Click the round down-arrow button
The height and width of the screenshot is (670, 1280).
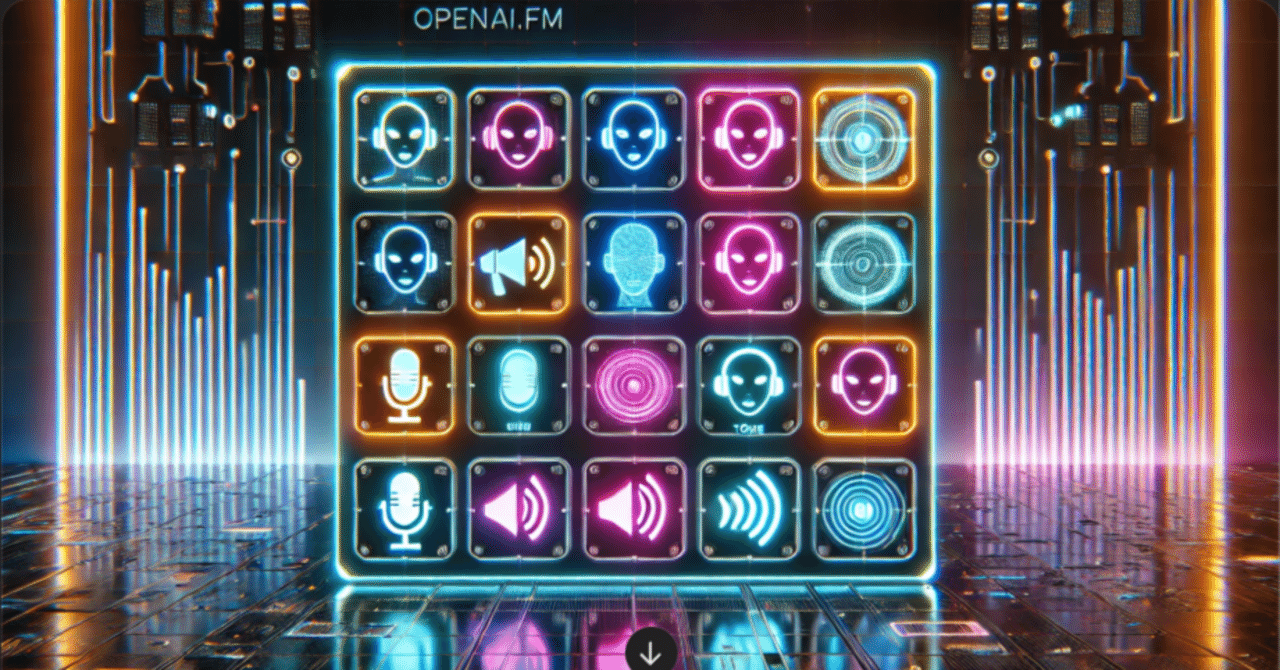[x=650, y=652]
